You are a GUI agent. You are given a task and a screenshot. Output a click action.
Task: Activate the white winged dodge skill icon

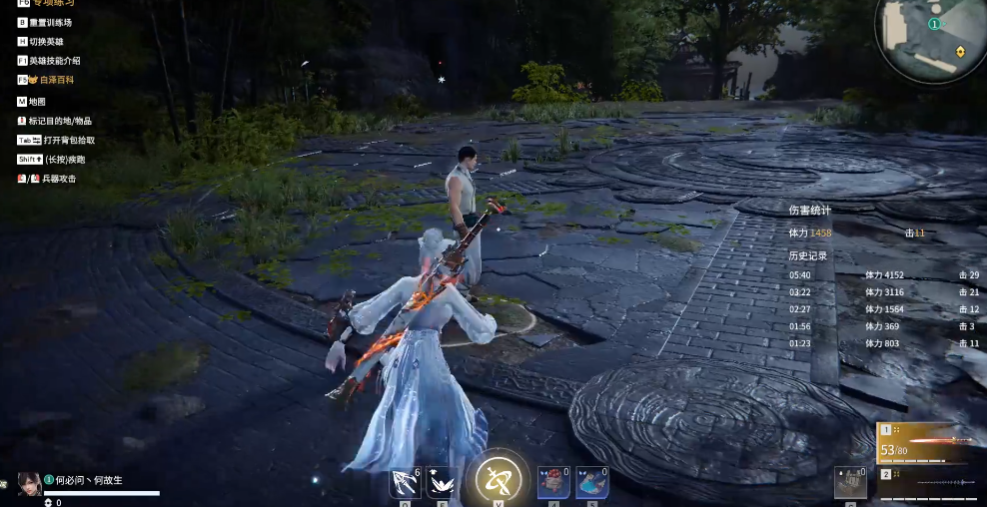coord(441,482)
